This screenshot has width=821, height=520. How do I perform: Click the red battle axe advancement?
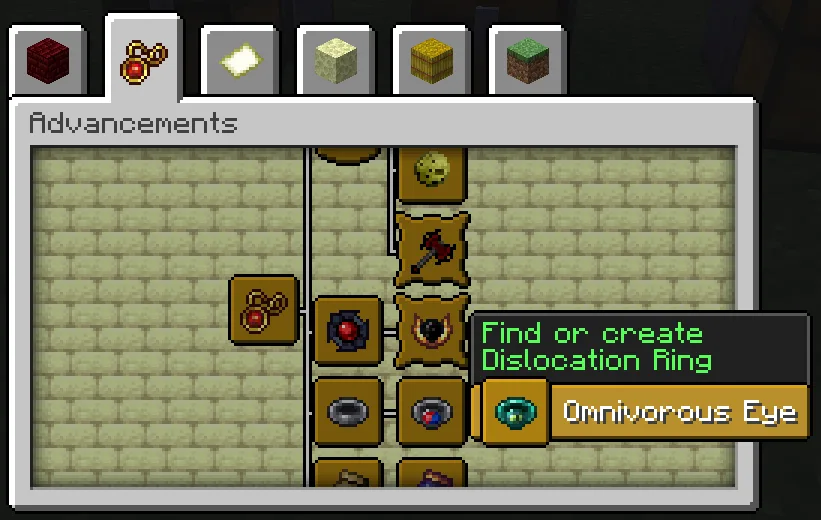[432, 247]
